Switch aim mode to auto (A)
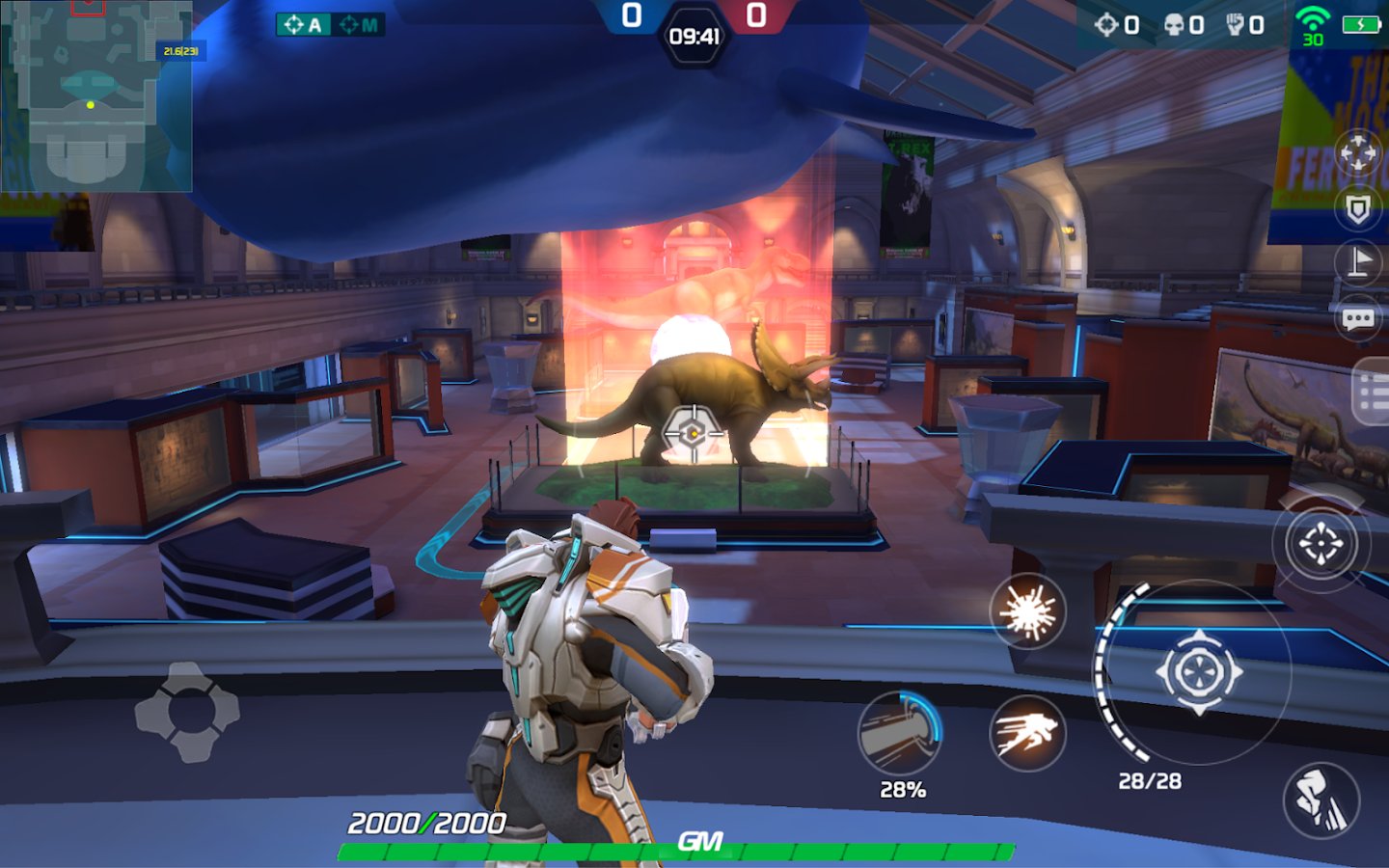 click(303, 25)
